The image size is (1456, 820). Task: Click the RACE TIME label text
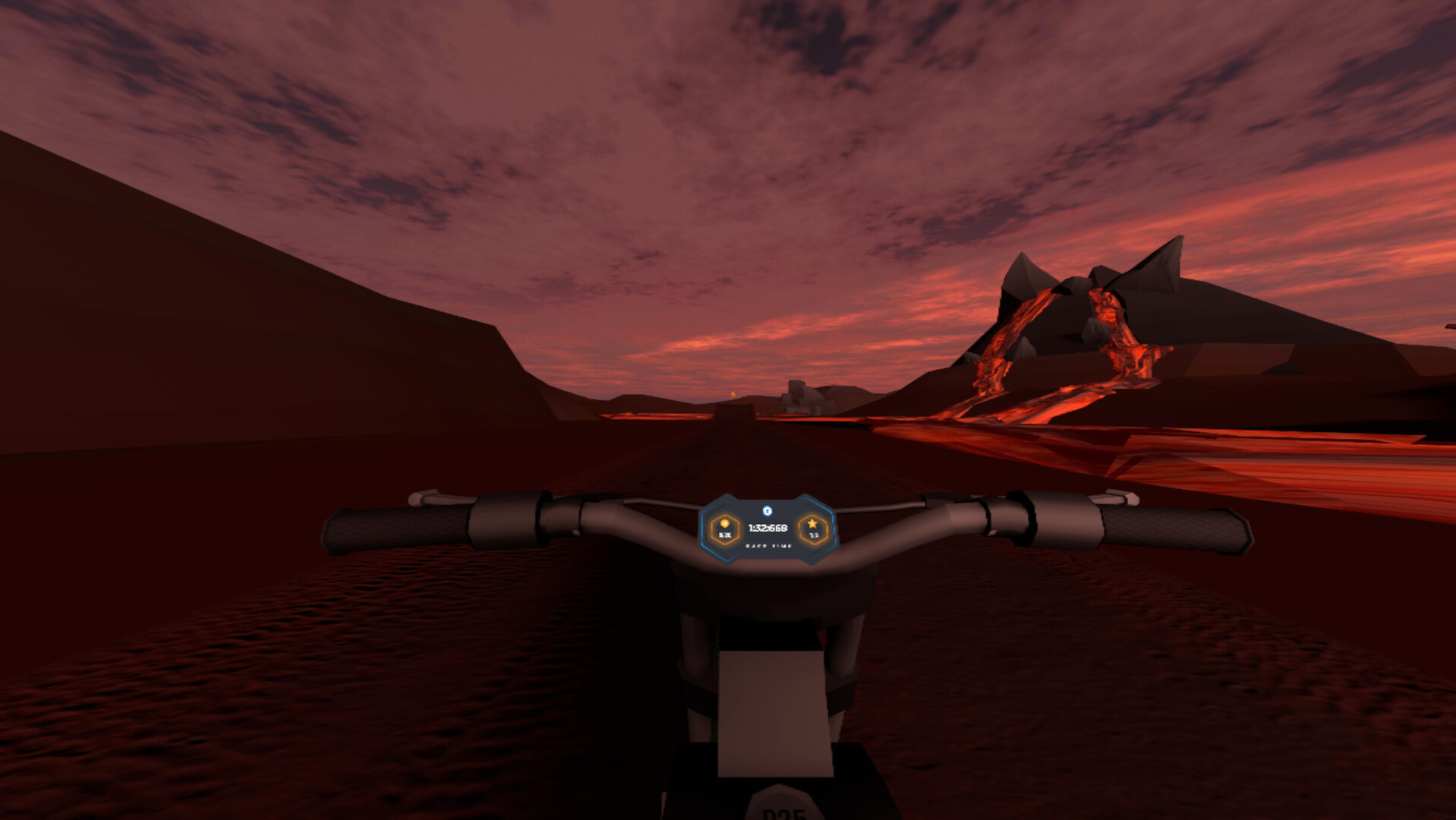click(769, 546)
